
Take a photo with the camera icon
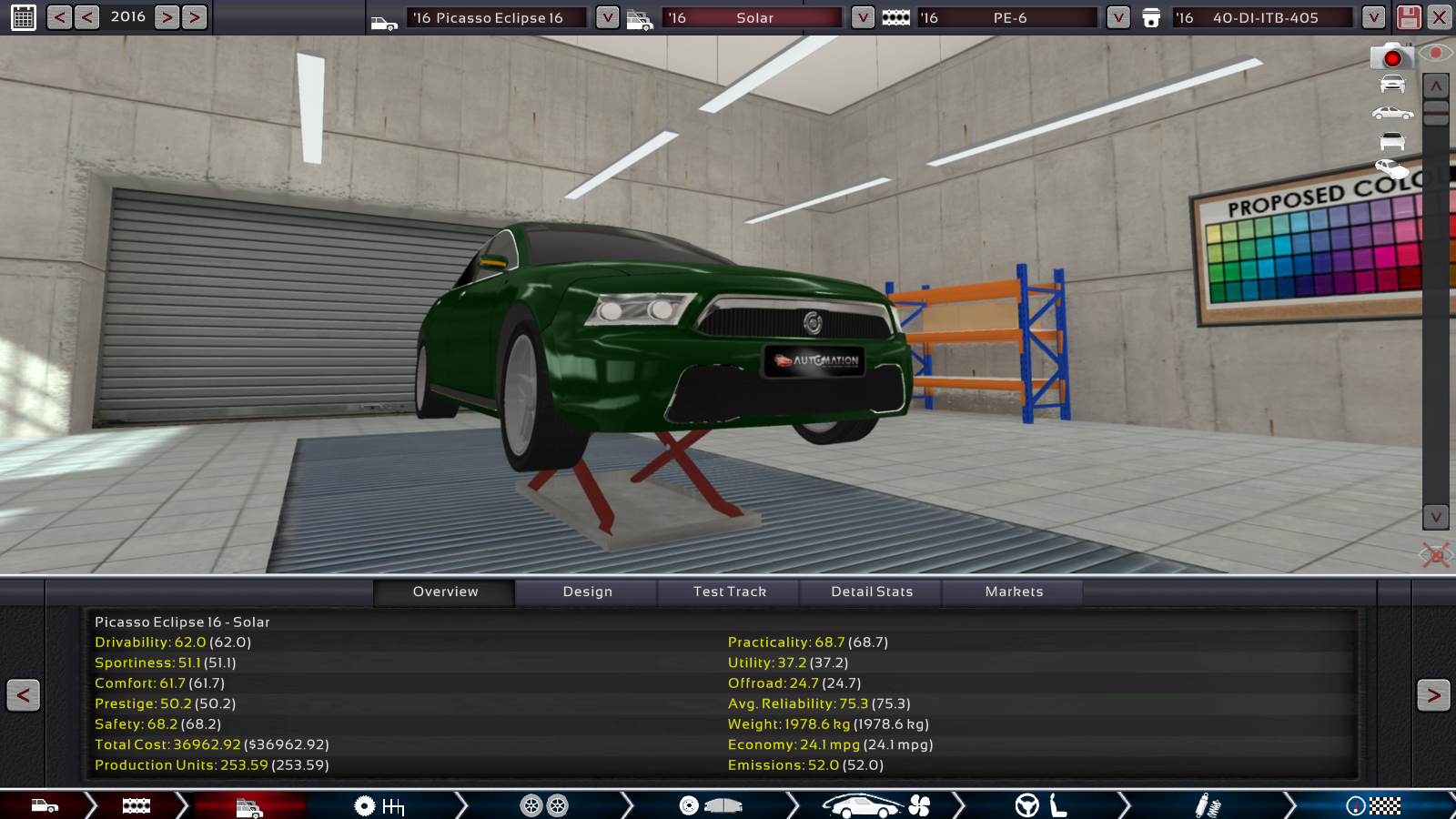(1391, 57)
